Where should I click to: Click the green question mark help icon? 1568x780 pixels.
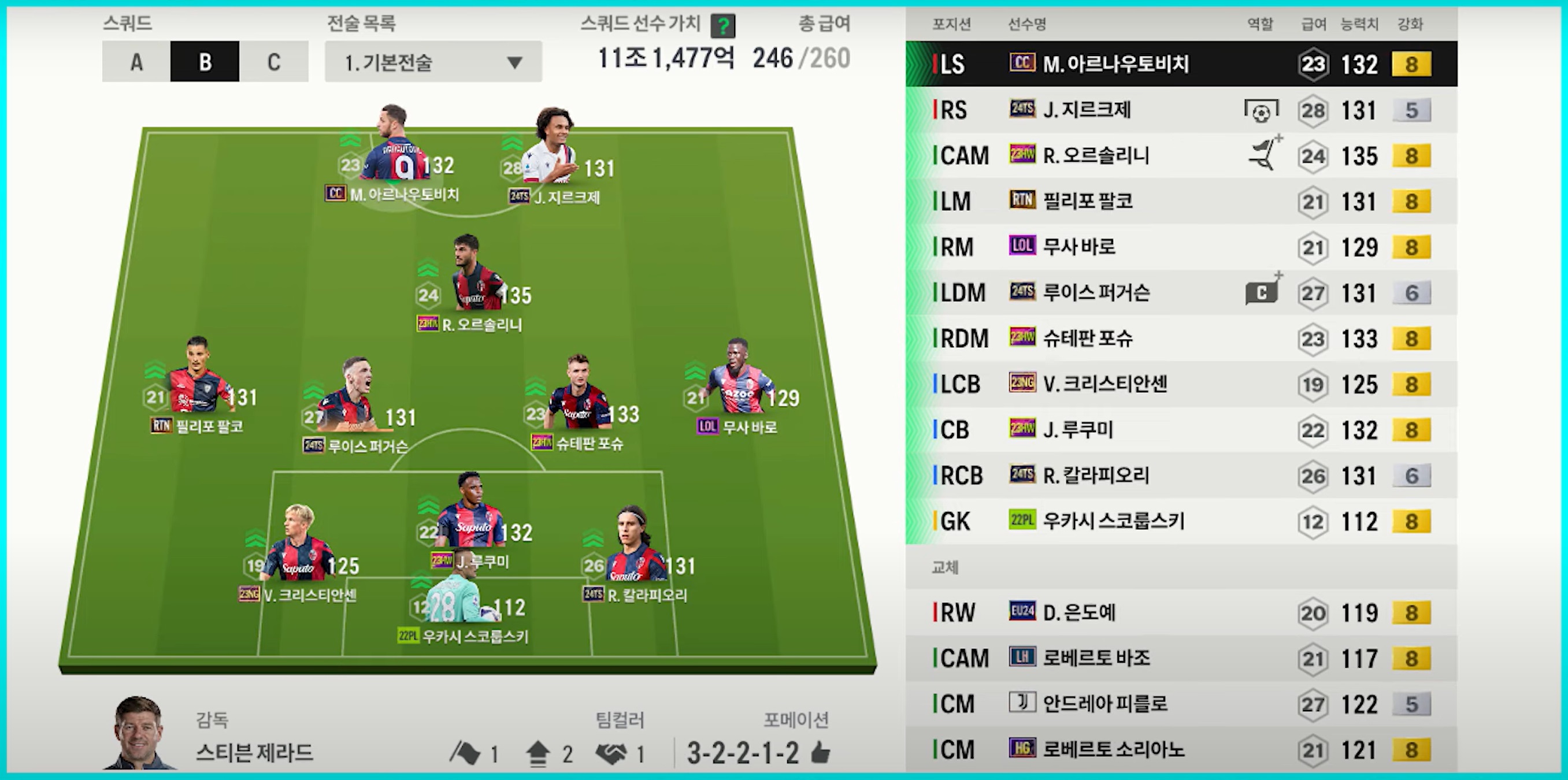pyautogui.click(x=723, y=26)
